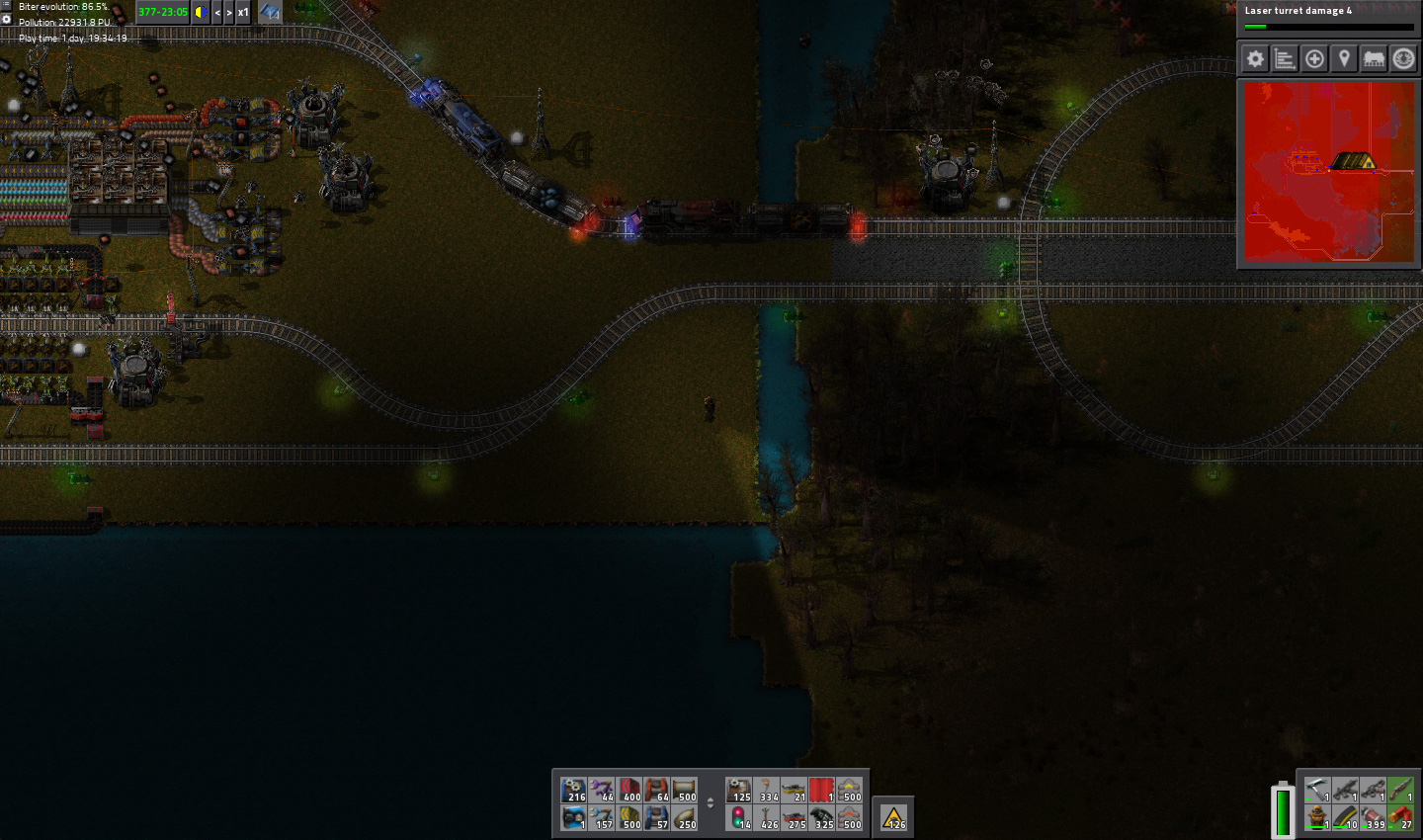Open the yellow warning alert icon

(x=893, y=817)
